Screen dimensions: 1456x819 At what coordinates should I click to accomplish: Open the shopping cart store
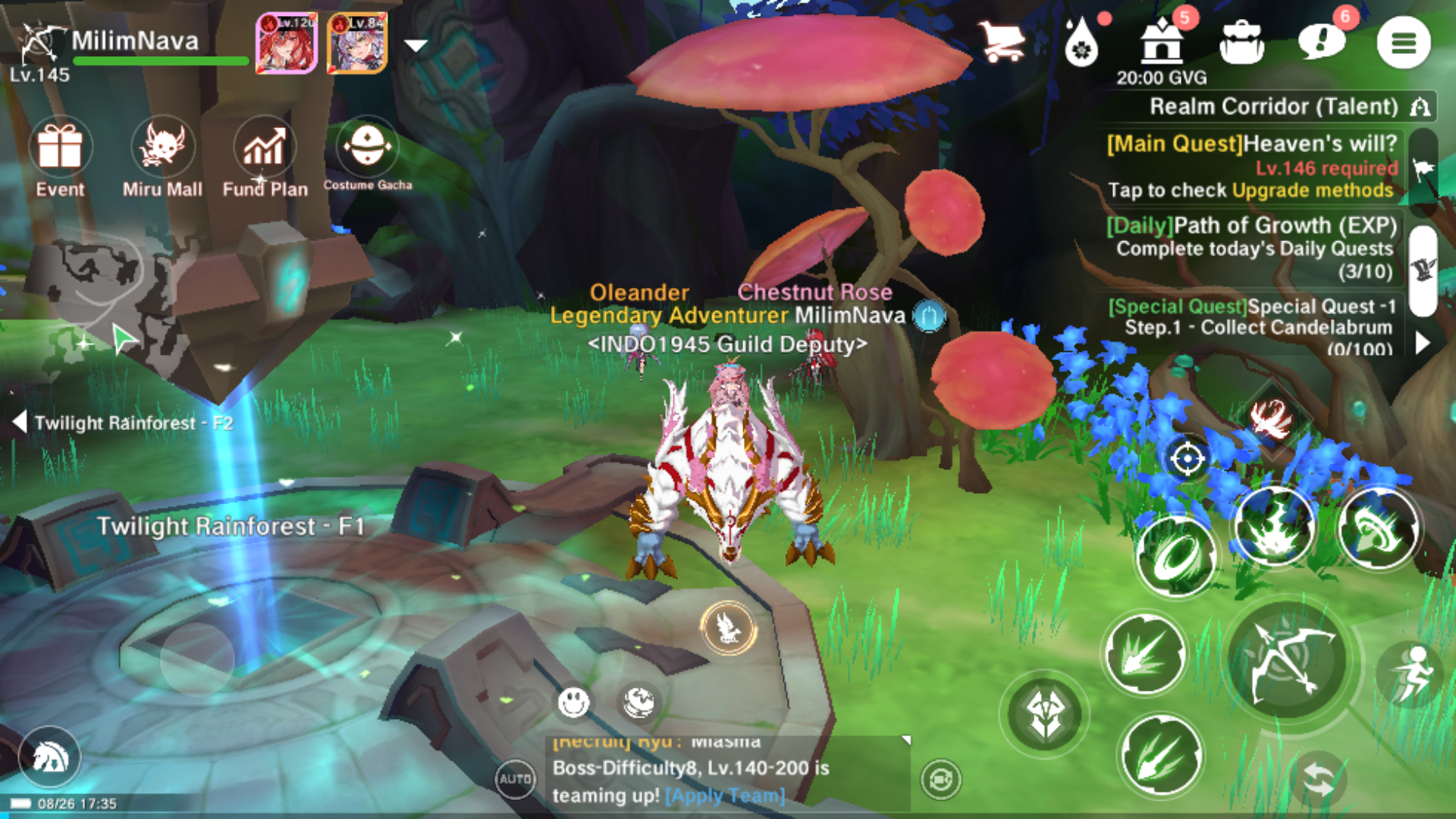coord(1001,42)
